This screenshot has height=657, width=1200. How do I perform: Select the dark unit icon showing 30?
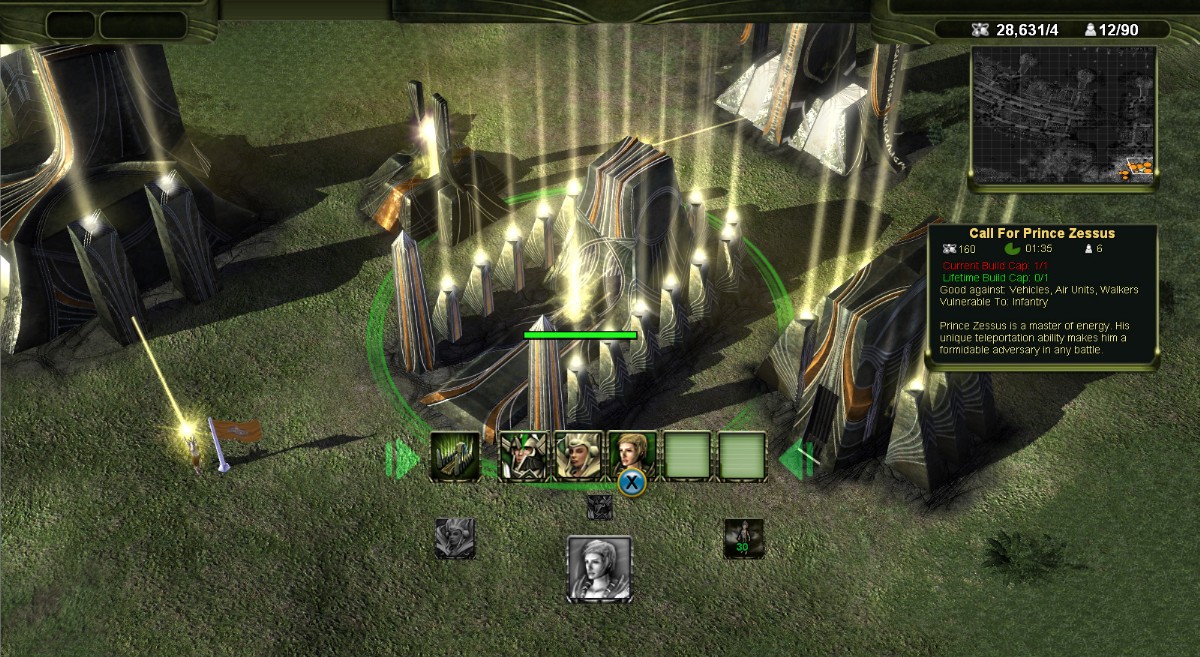(x=744, y=538)
